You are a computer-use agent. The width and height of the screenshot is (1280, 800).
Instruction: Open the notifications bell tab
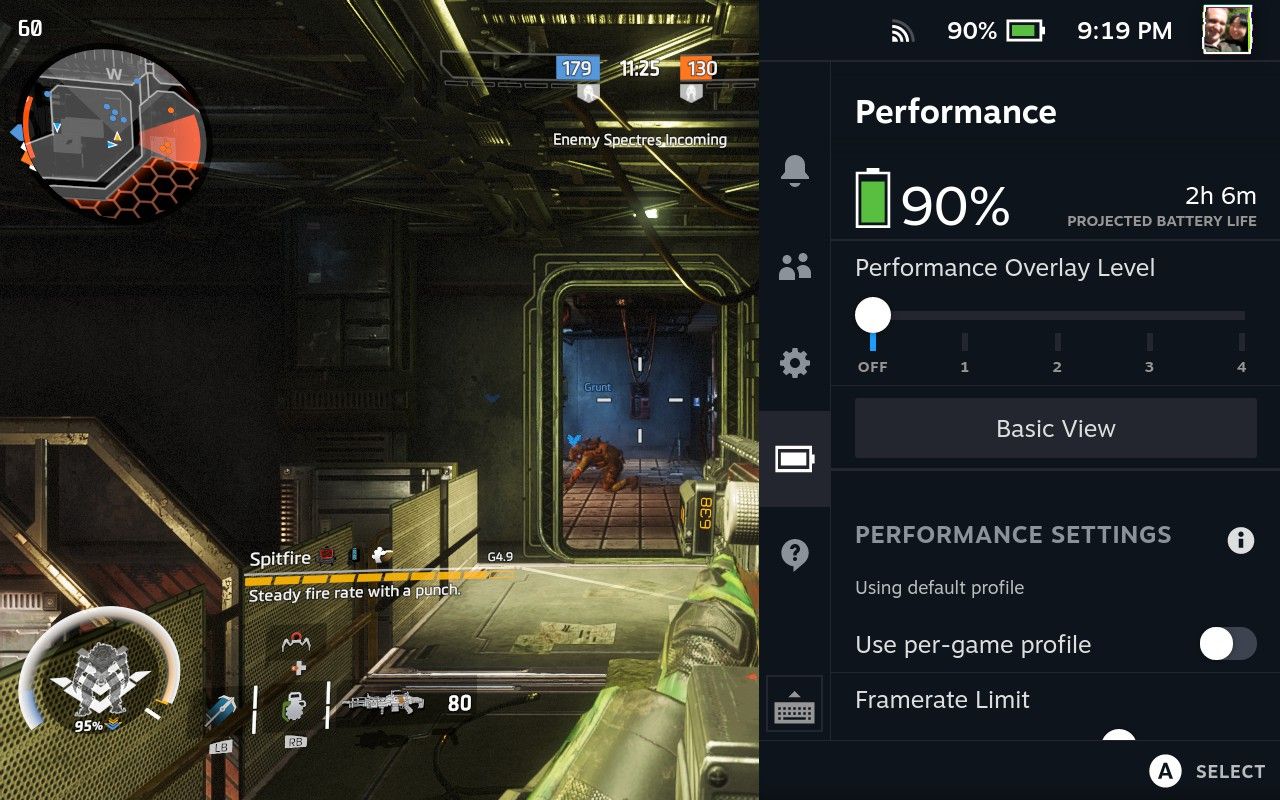tap(795, 171)
